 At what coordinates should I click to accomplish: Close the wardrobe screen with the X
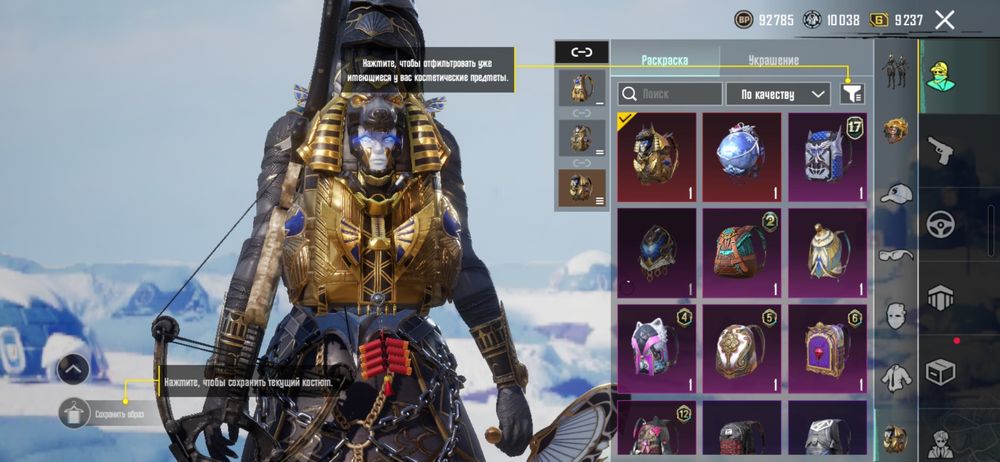[944, 19]
